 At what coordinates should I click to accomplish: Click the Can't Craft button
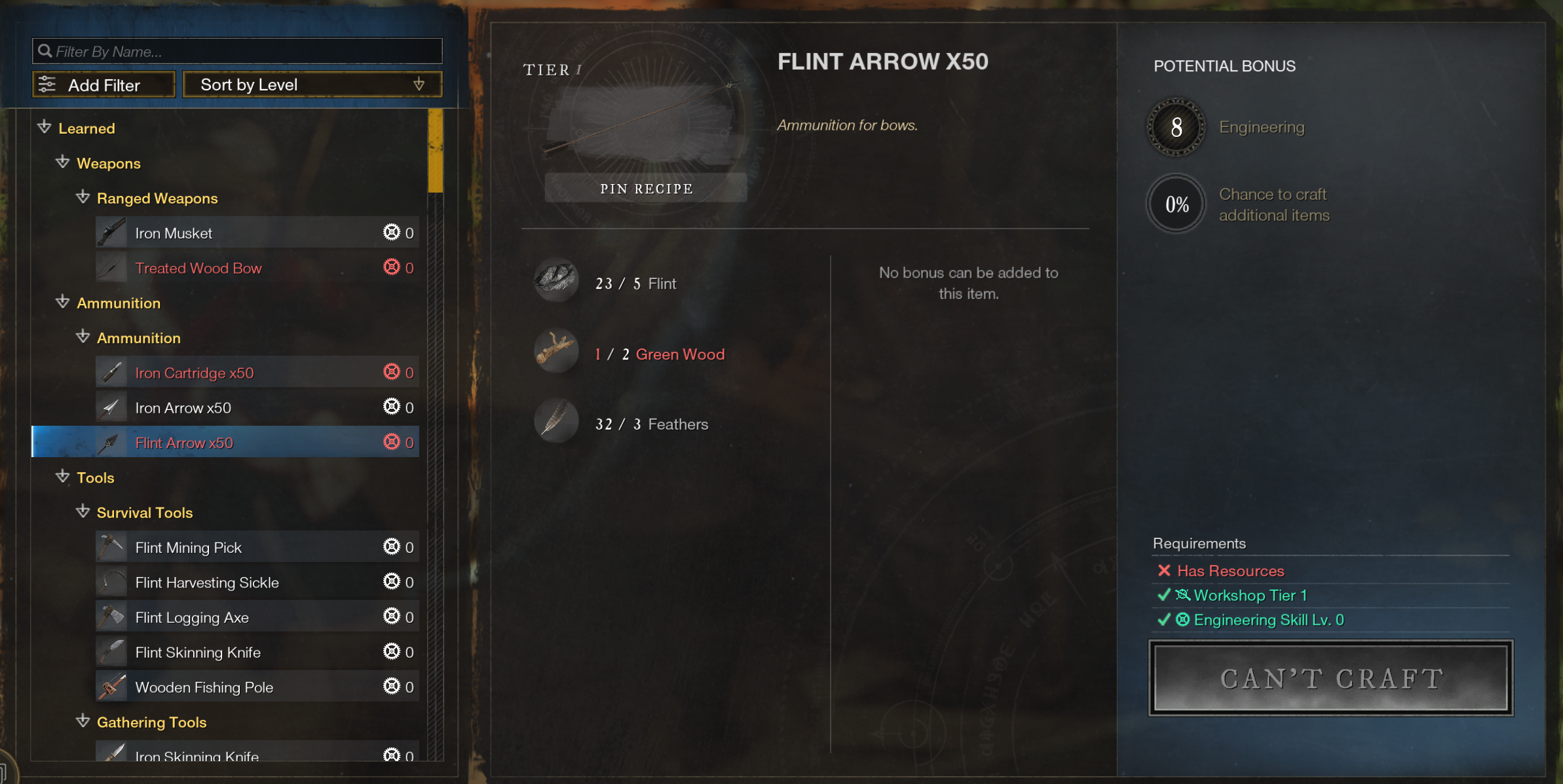click(x=1330, y=678)
